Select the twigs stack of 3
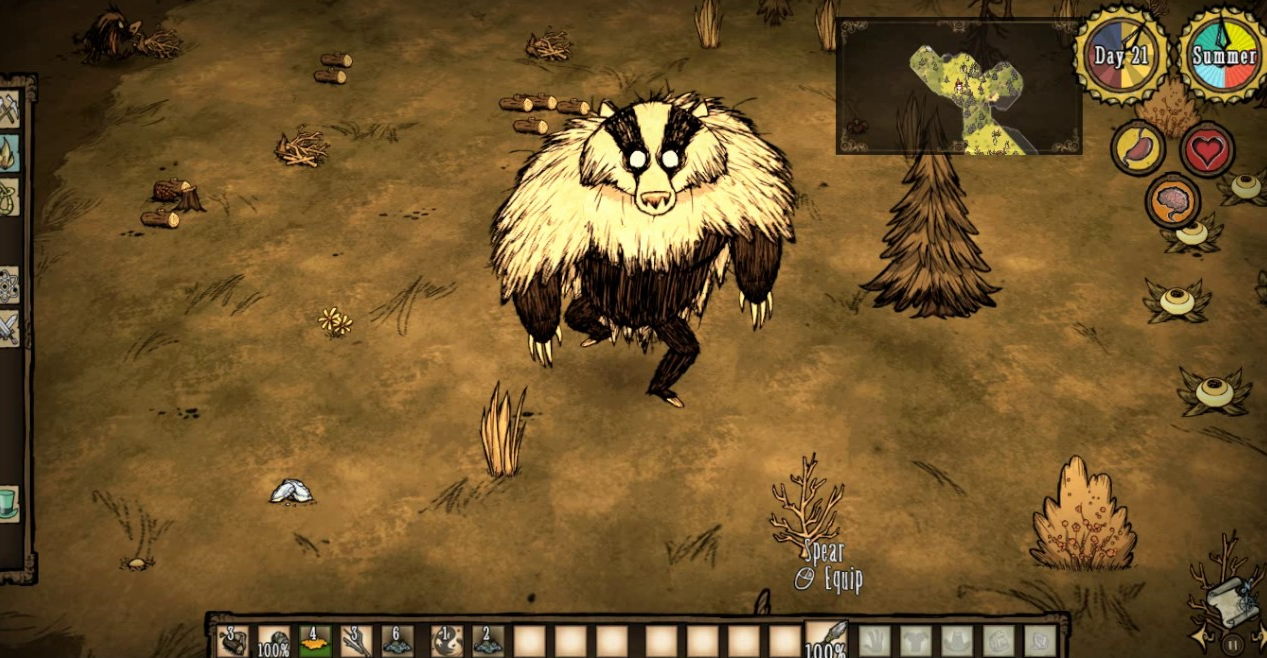1267x658 pixels. [357, 641]
